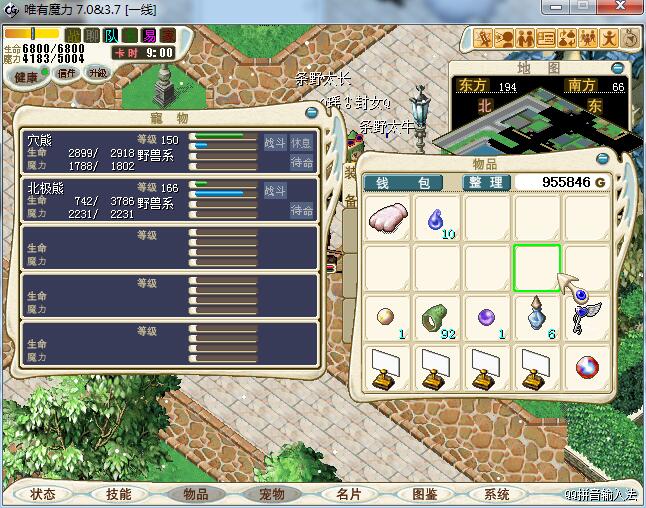Click 休息 button for 穴熊 pet
This screenshot has height=508, width=646.
point(301,143)
